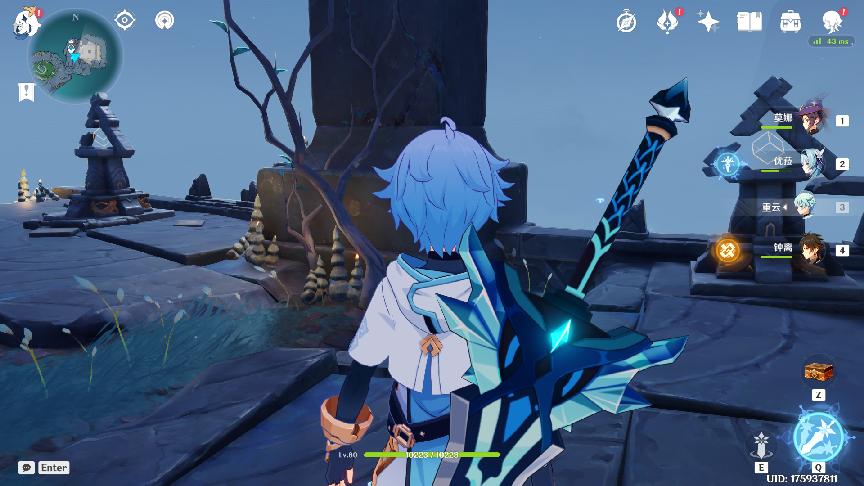Activate the elemental skill icon
The width and height of the screenshot is (864, 486).
pyautogui.click(x=762, y=441)
